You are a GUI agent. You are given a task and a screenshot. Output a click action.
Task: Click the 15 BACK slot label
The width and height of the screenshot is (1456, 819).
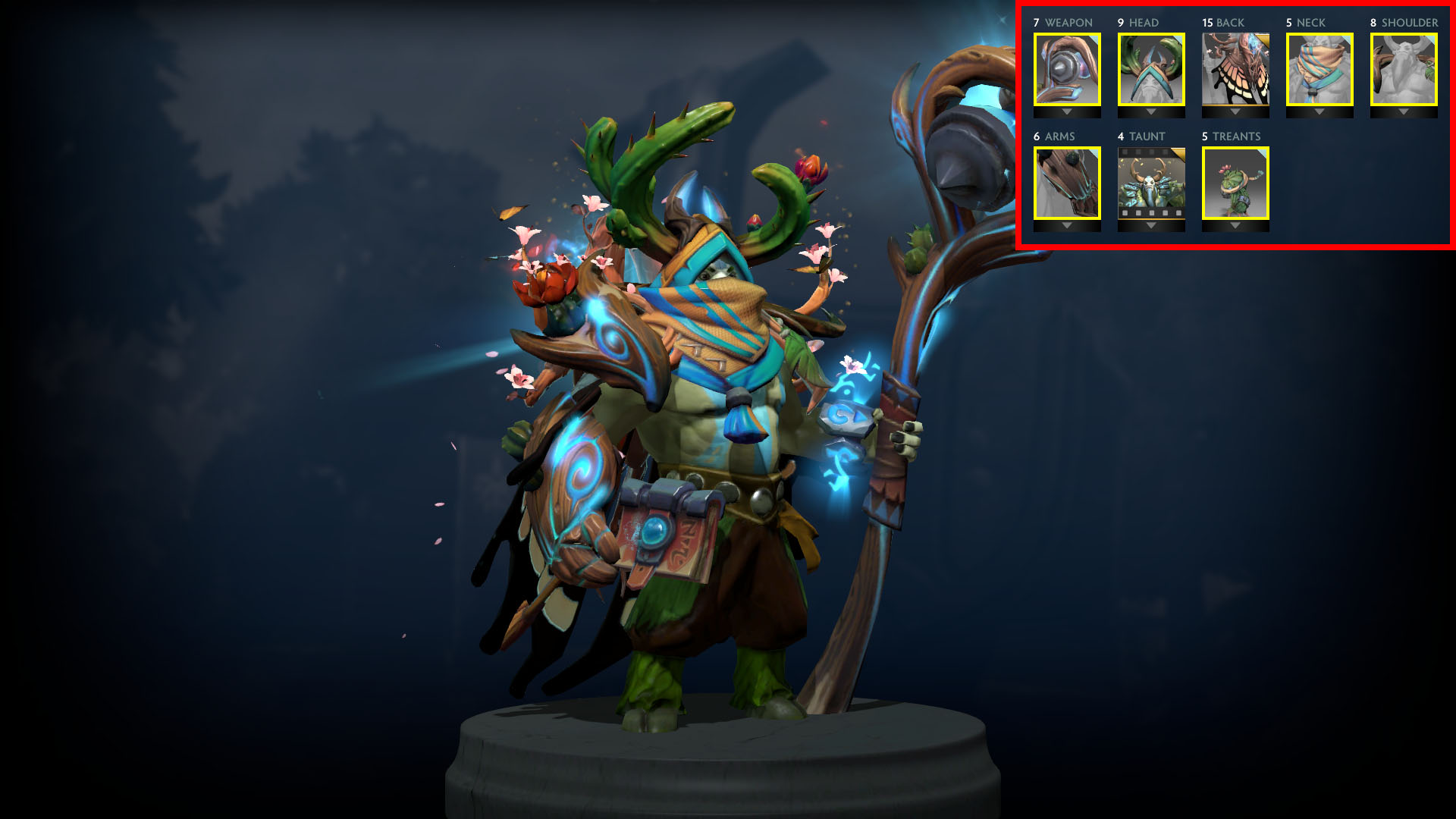pyautogui.click(x=1222, y=23)
